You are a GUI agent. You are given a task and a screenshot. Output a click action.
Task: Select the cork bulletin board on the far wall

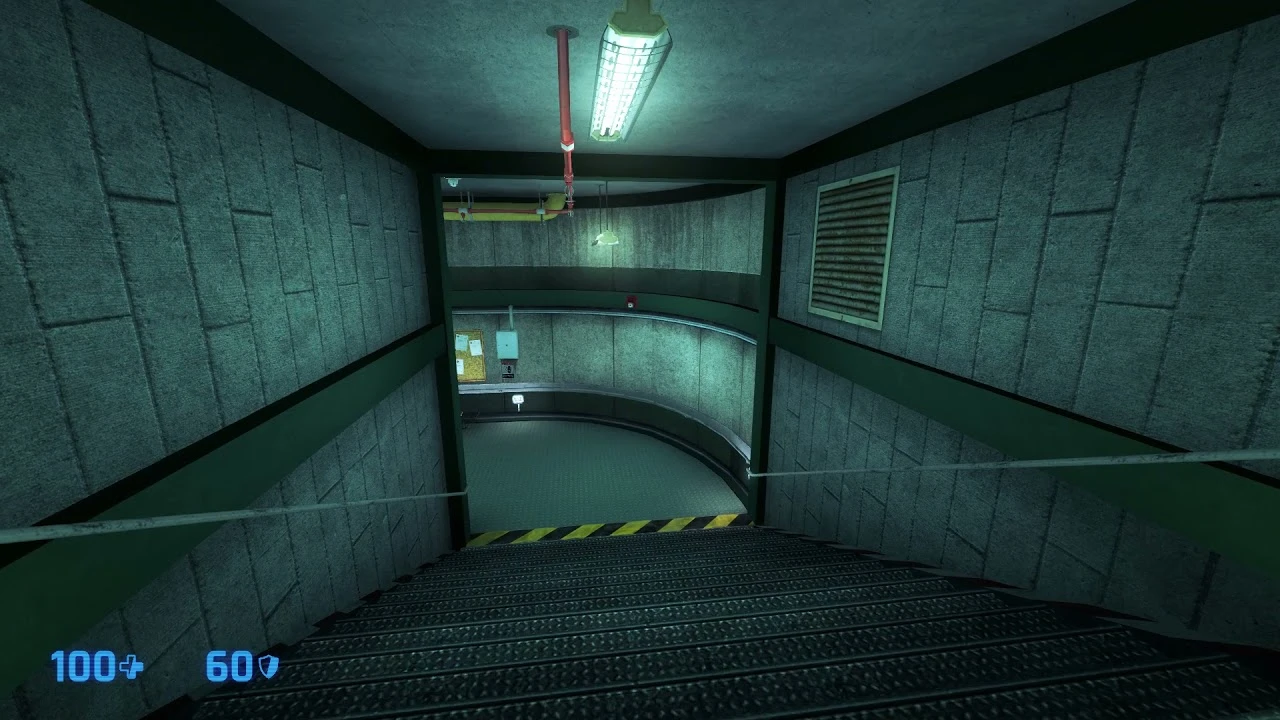[469, 356]
